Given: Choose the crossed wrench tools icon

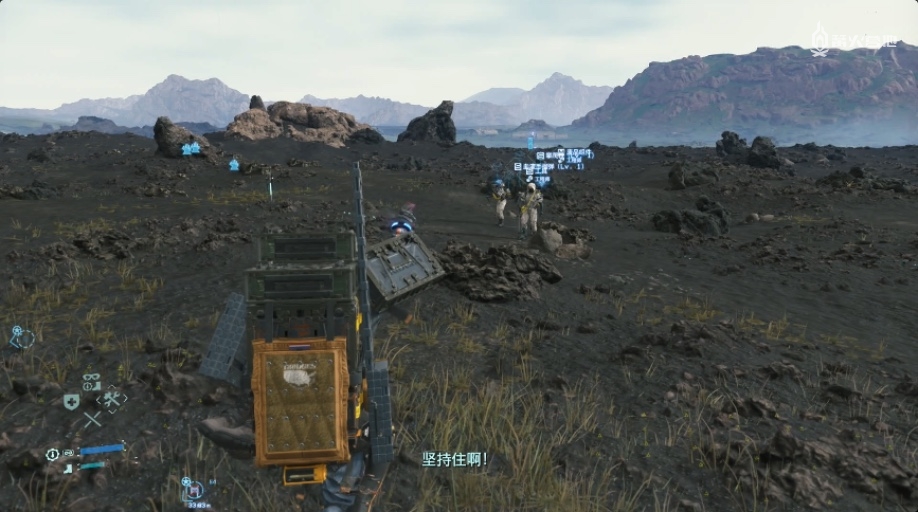Looking at the screenshot, I should coord(111,399).
